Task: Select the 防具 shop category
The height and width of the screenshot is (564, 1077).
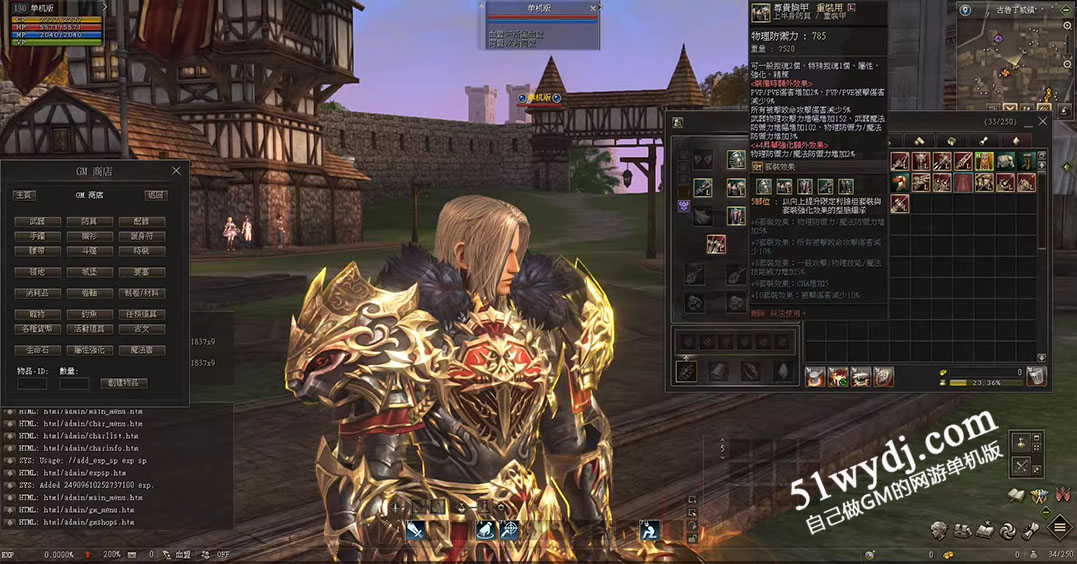Action: click(89, 222)
